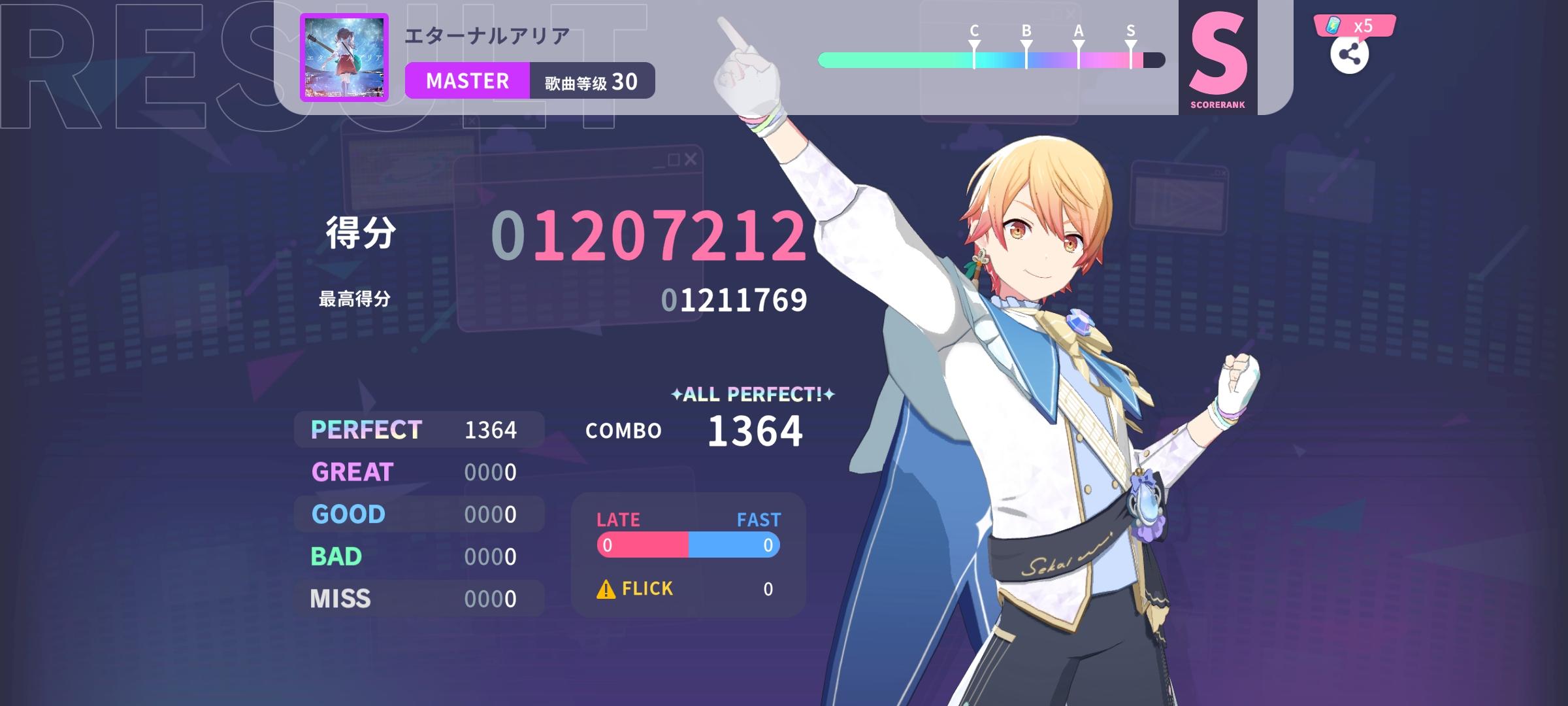Select the MASTER difficulty label

point(468,80)
